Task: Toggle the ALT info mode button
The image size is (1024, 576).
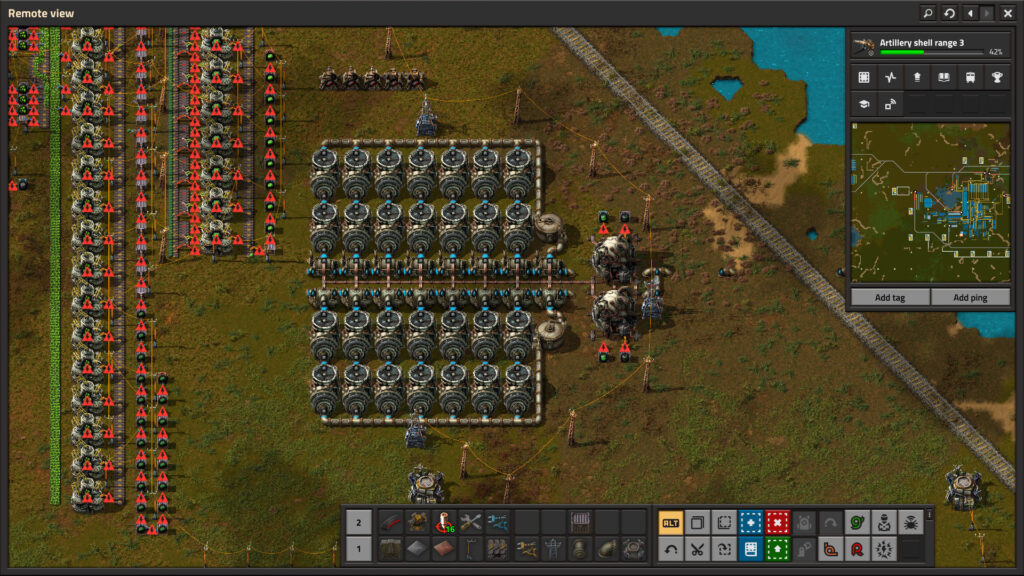Action: coord(670,522)
